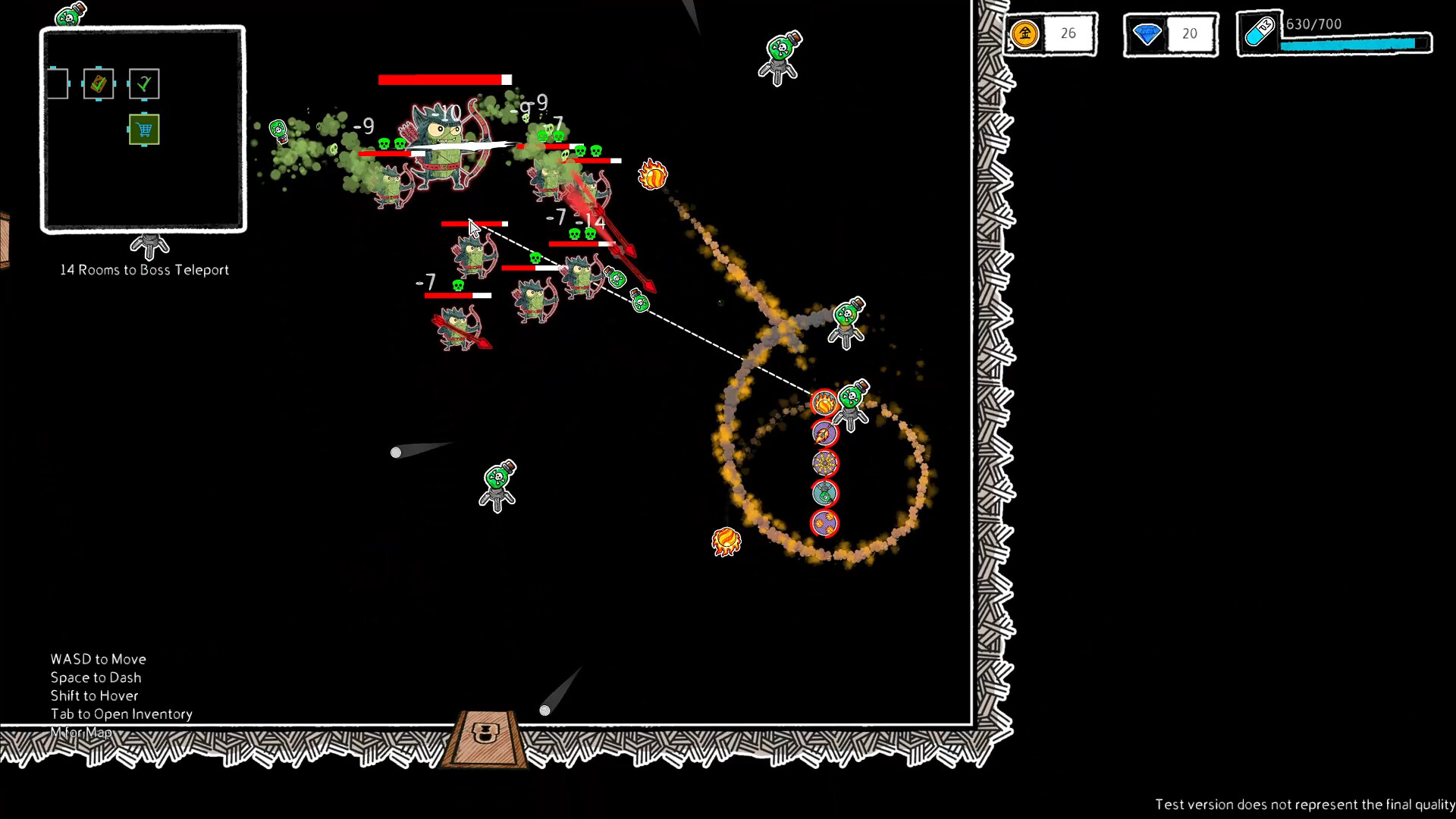Open the shop cart room on the minimap
The image size is (1456, 819).
[x=143, y=130]
